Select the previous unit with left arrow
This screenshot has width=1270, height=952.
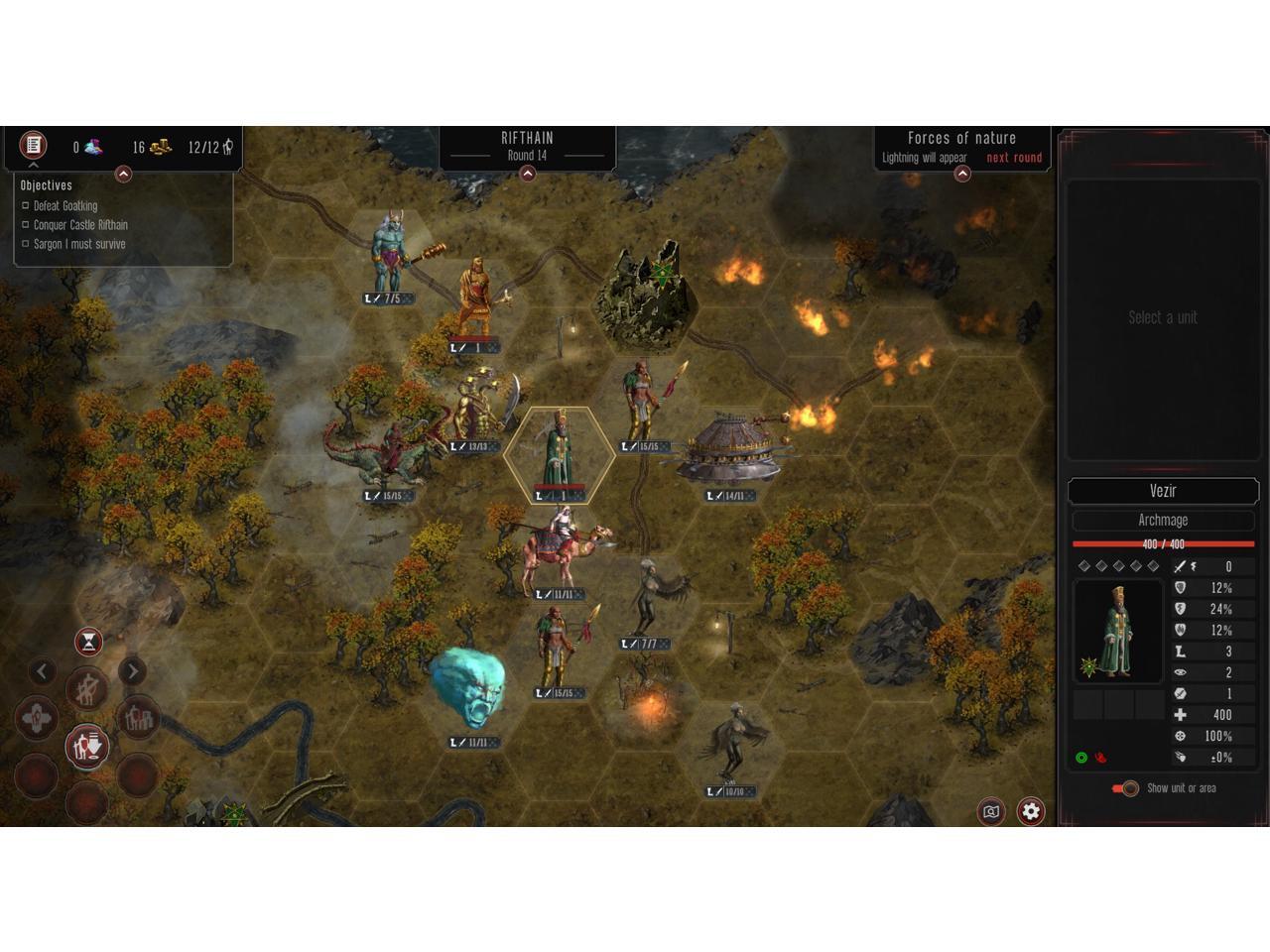(42, 671)
